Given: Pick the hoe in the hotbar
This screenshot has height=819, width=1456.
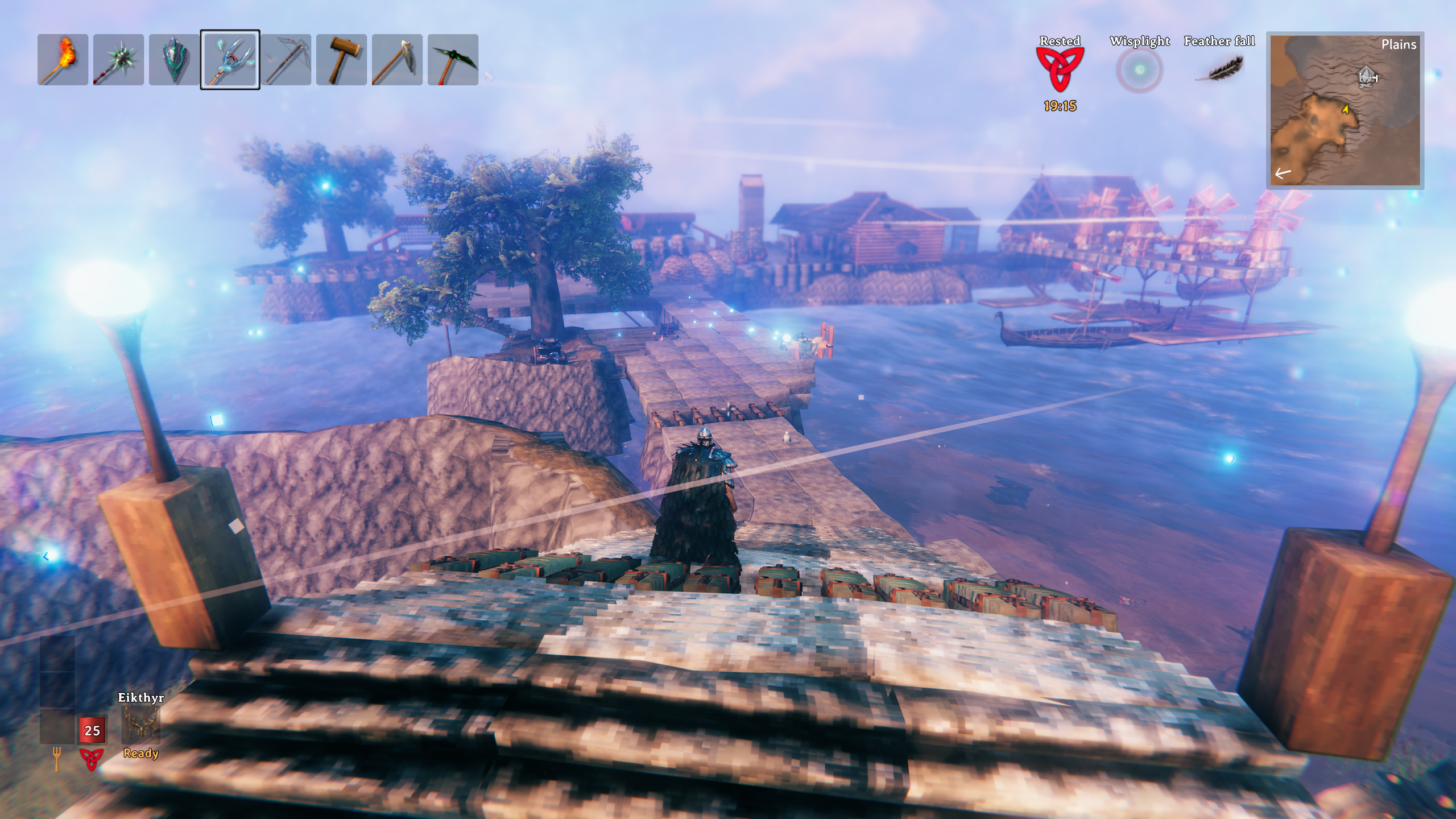Looking at the screenshot, I should 397,60.
